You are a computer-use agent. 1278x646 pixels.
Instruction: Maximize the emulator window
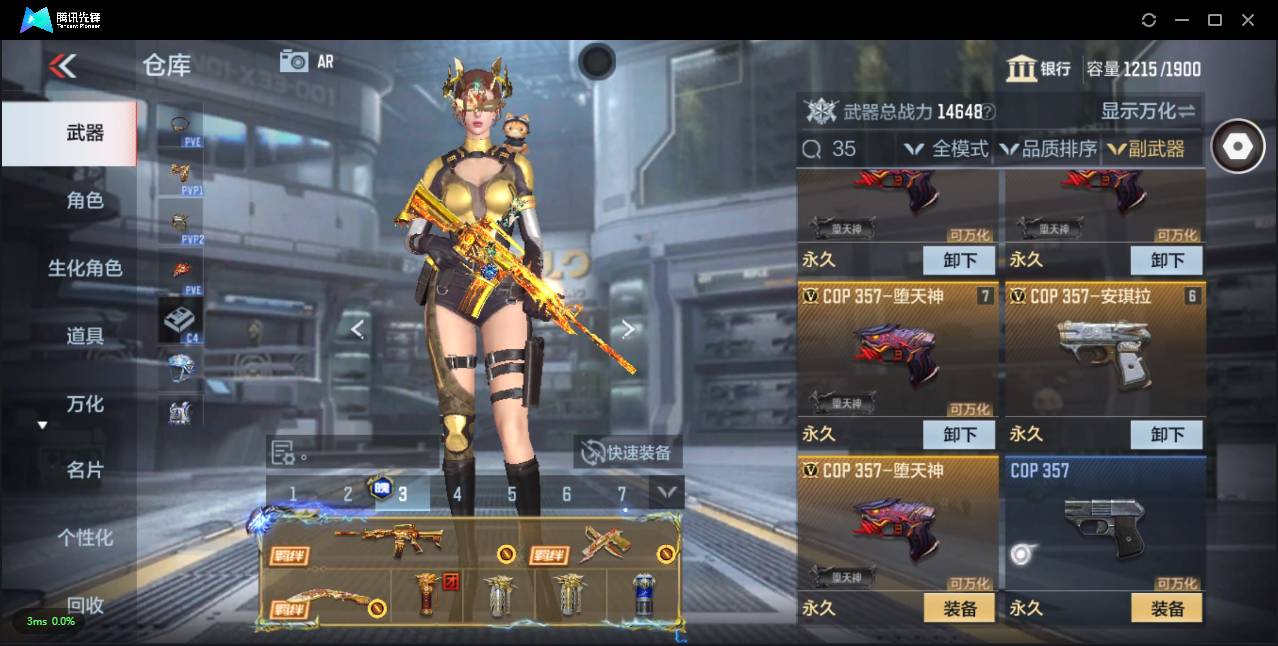1215,20
